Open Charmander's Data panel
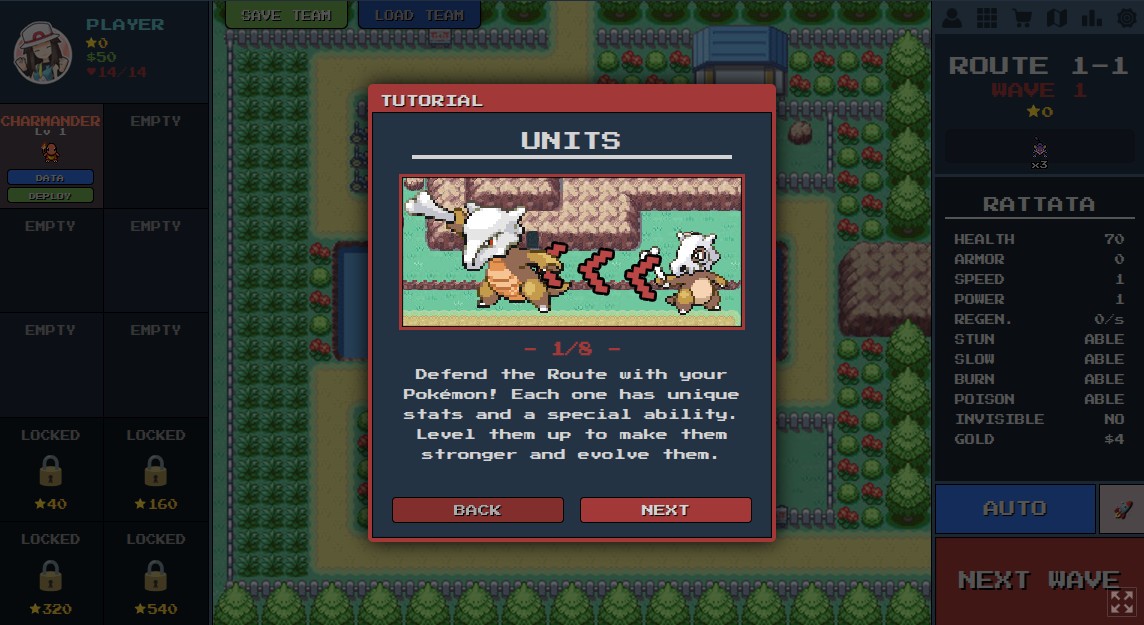 [x=50, y=177]
